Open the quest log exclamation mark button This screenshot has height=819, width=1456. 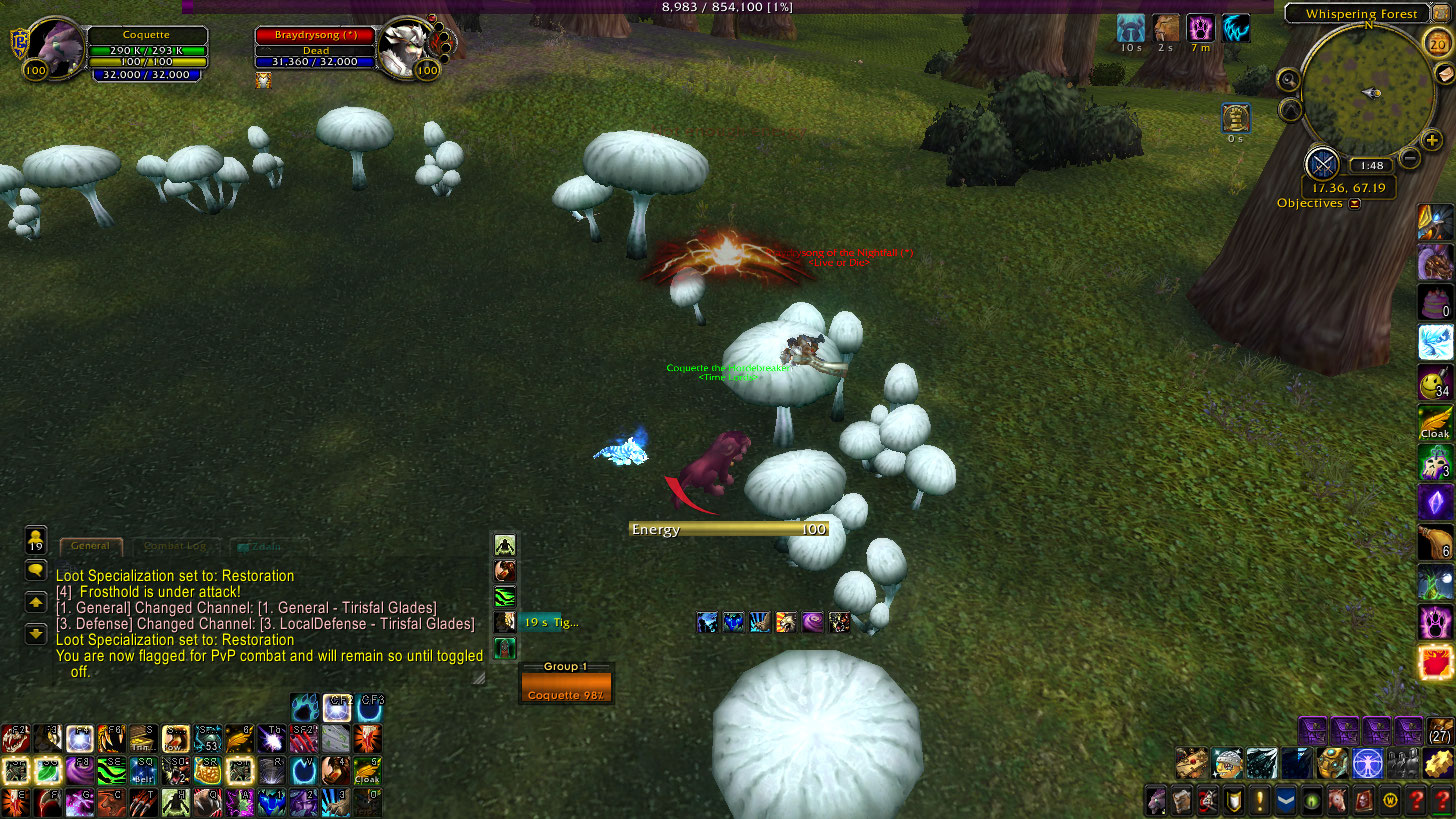(x=1259, y=800)
